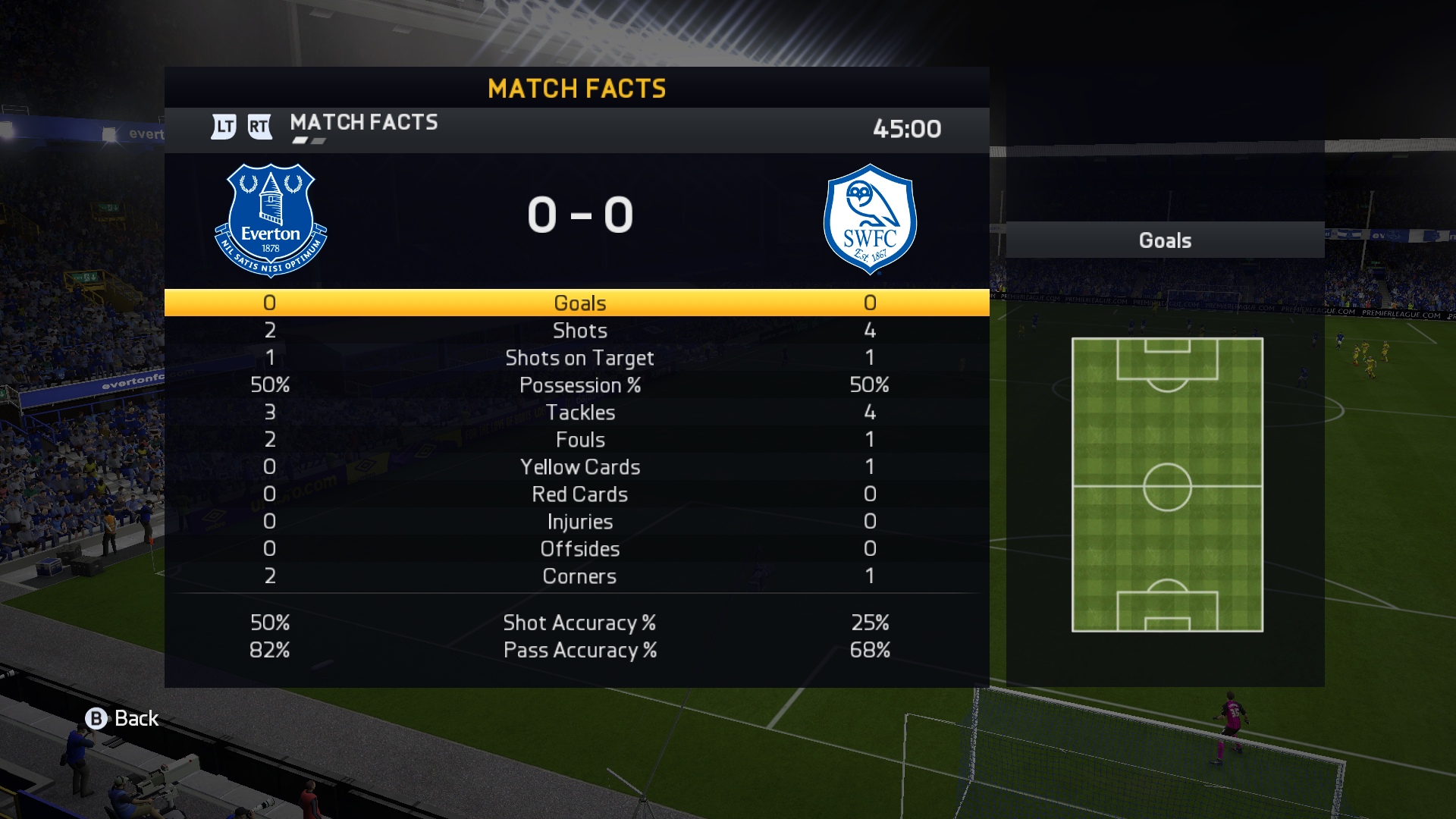Select the Shots on Target row
1456x819 pixels.
click(579, 358)
